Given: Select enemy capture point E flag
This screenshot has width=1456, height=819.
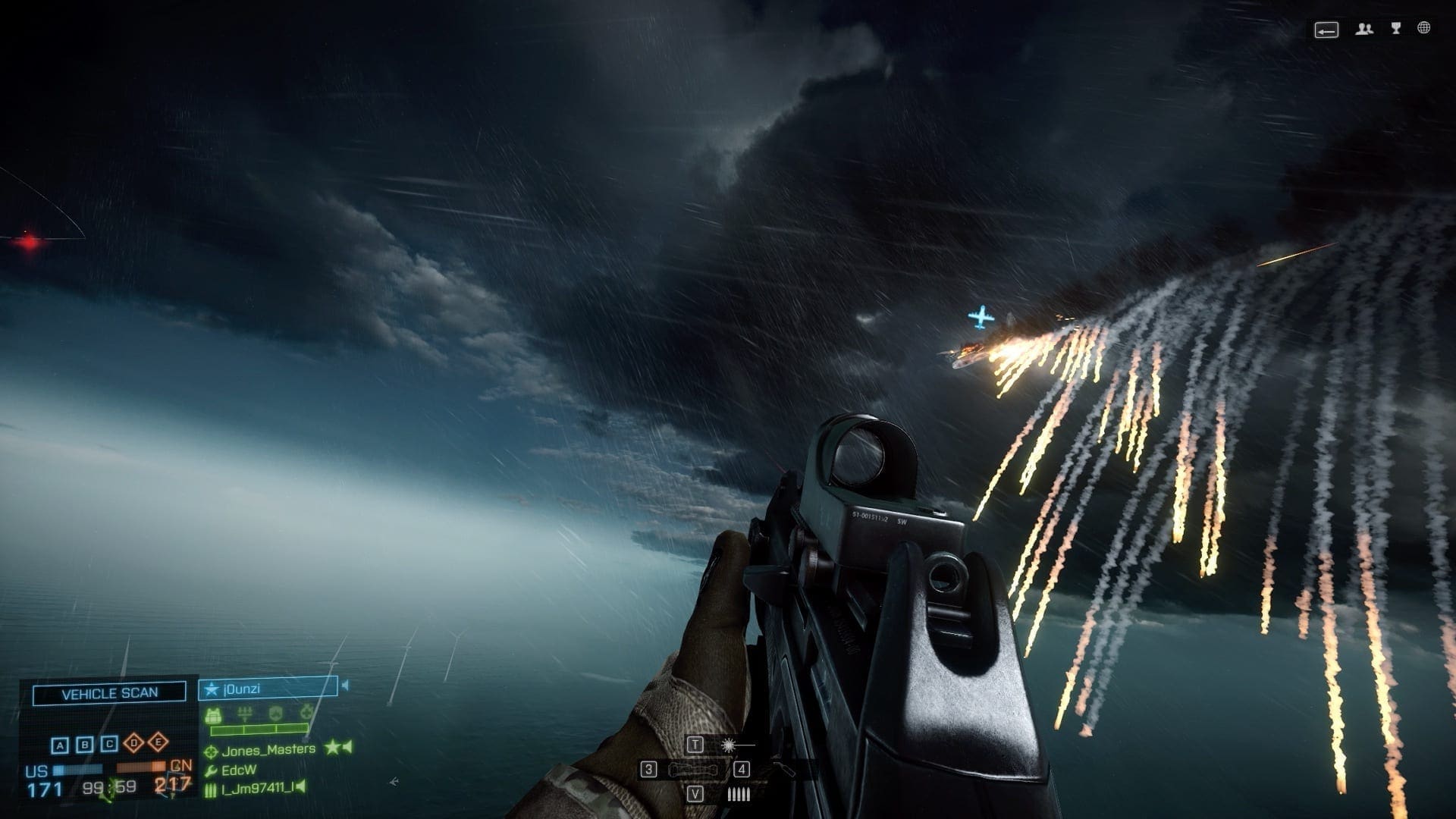Looking at the screenshot, I should pyautogui.click(x=158, y=742).
